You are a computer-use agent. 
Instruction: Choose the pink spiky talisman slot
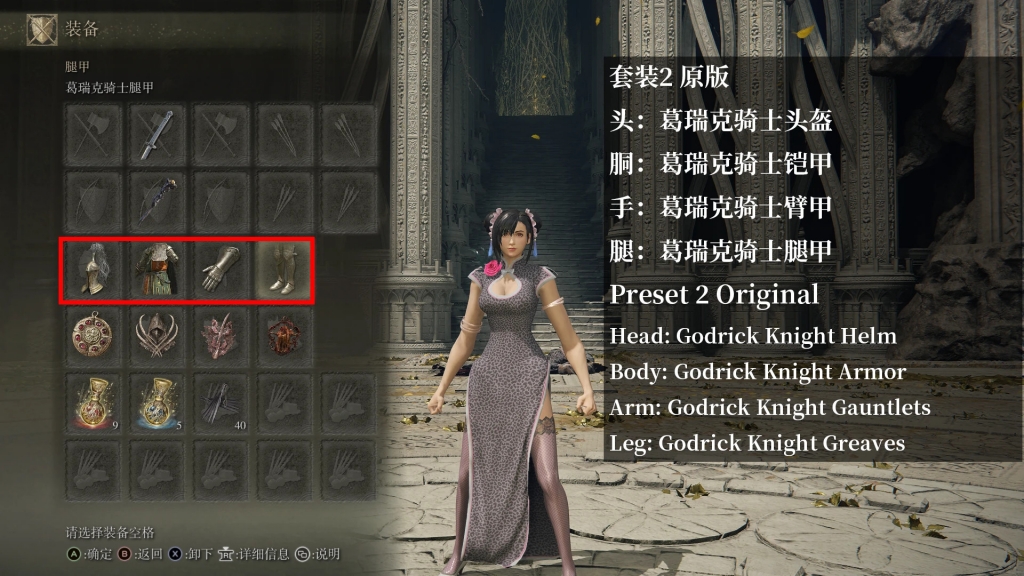[221, 336]
